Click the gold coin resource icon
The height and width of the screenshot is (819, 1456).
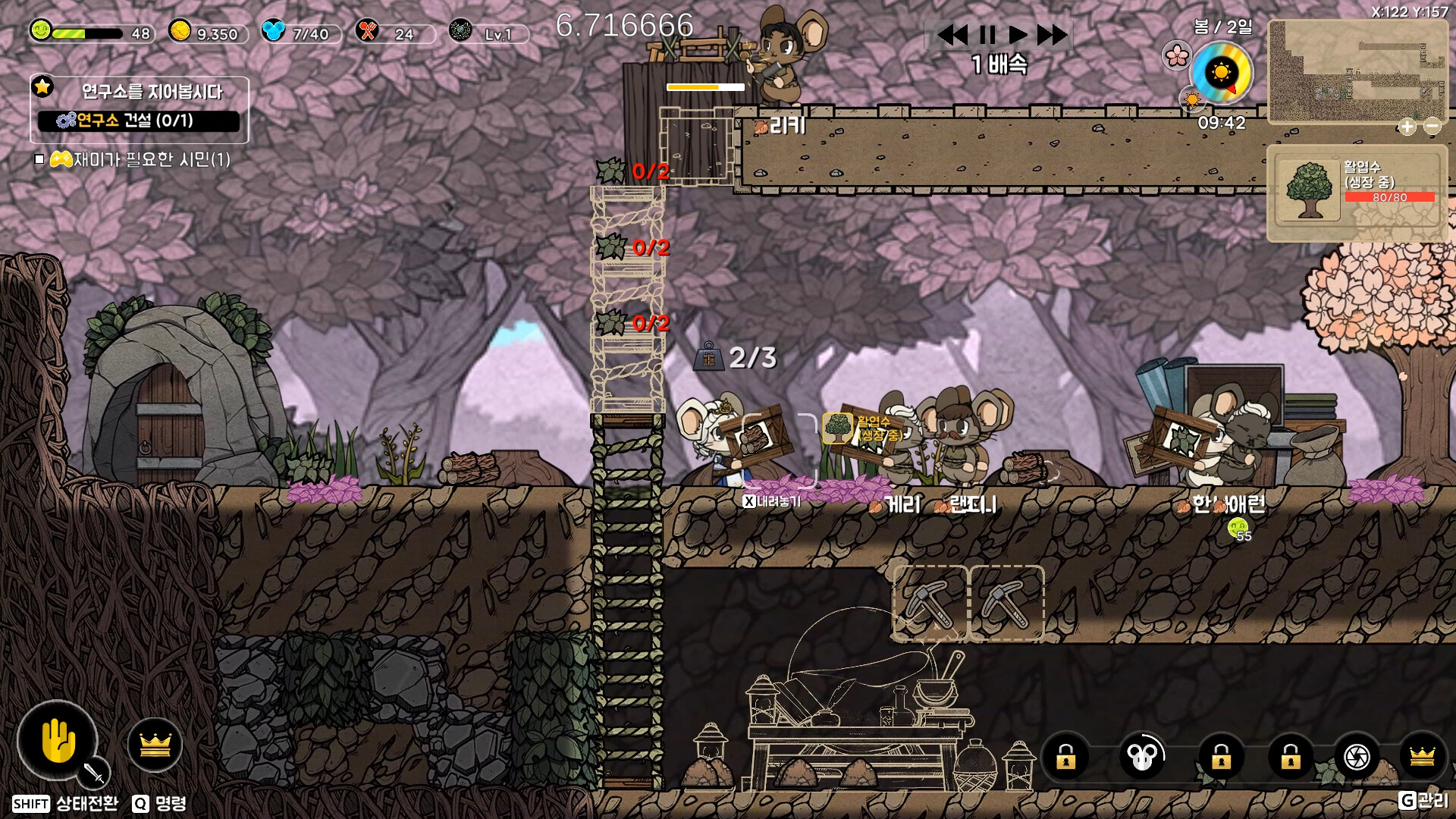coord(180,31)
